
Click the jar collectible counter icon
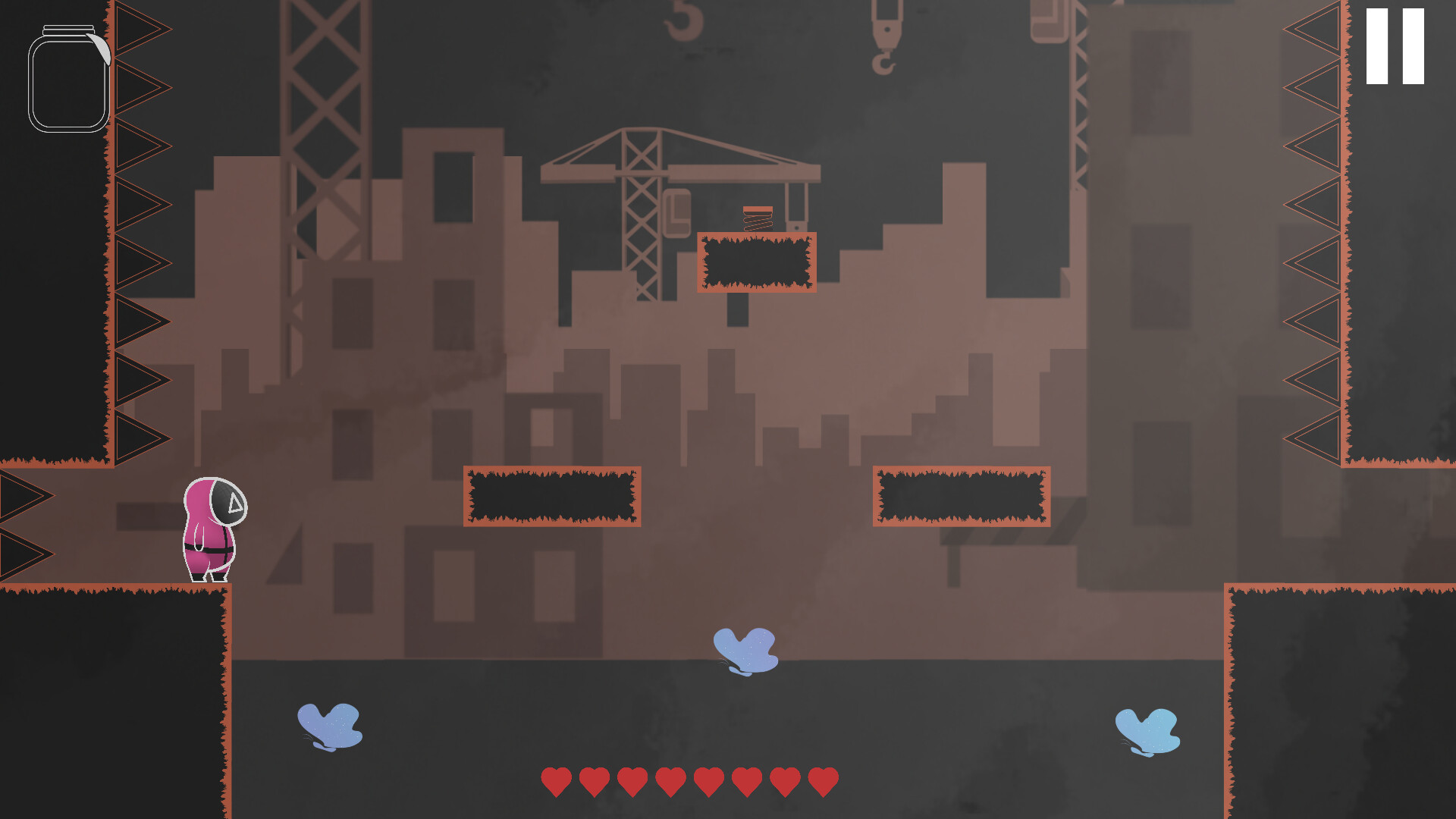point(68,83)
